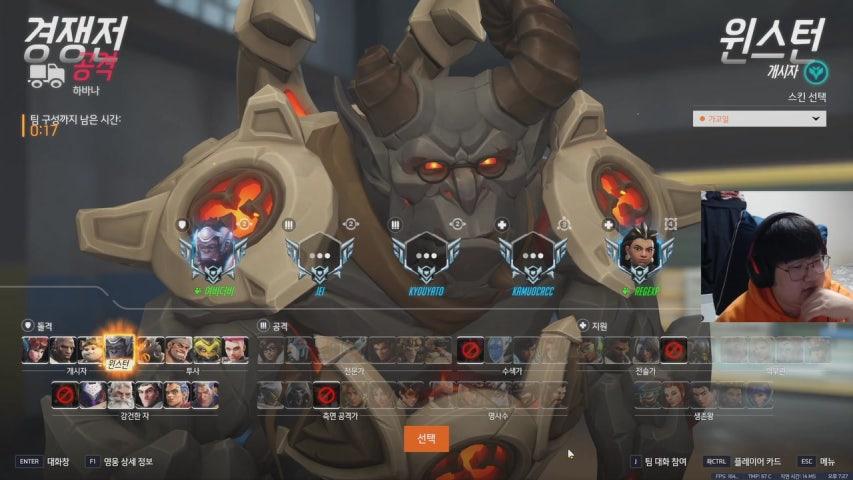Select pink-haired Zarya in the tank row
The height and width of the screenshot is (480, 853).
click(236, 349)
